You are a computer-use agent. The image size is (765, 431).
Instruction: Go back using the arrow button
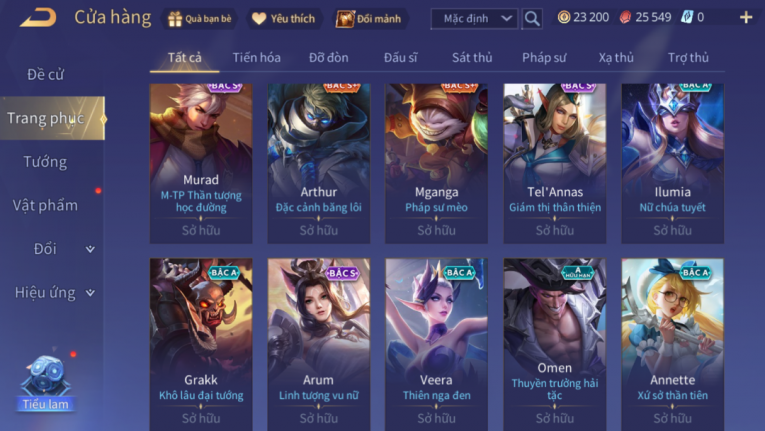pyautogui.click(x=38, y=17)
